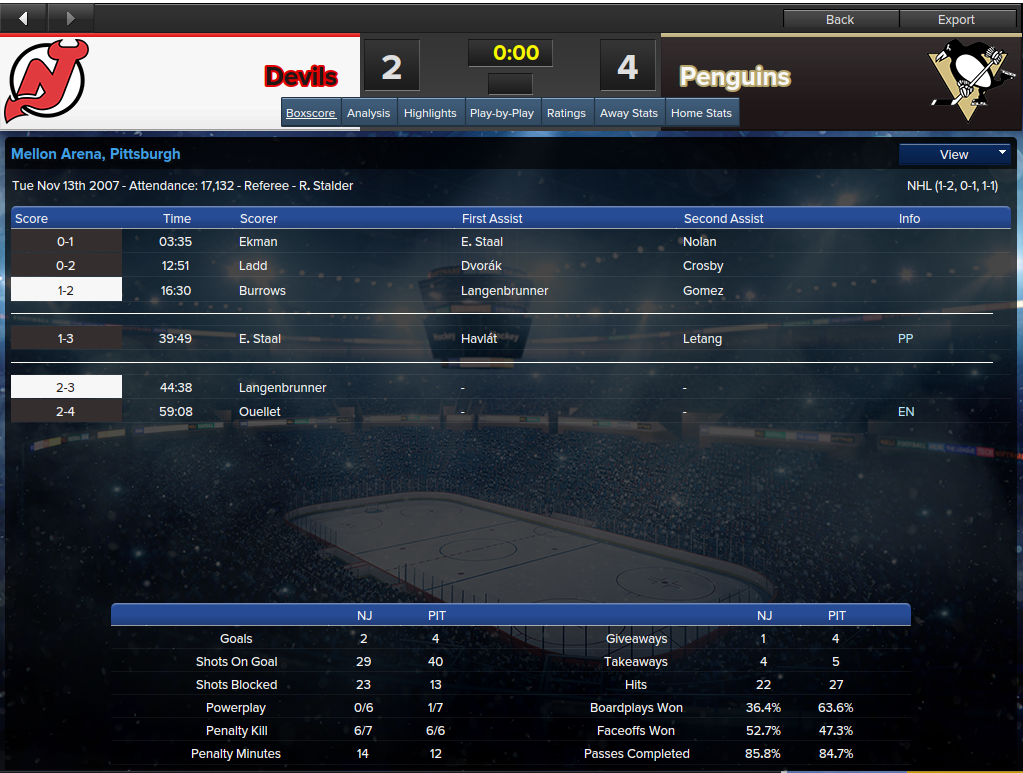Screen dimensions: 1023x773
Task: Choose first assist Havlát on the powerplay goal
Action: 479,339
